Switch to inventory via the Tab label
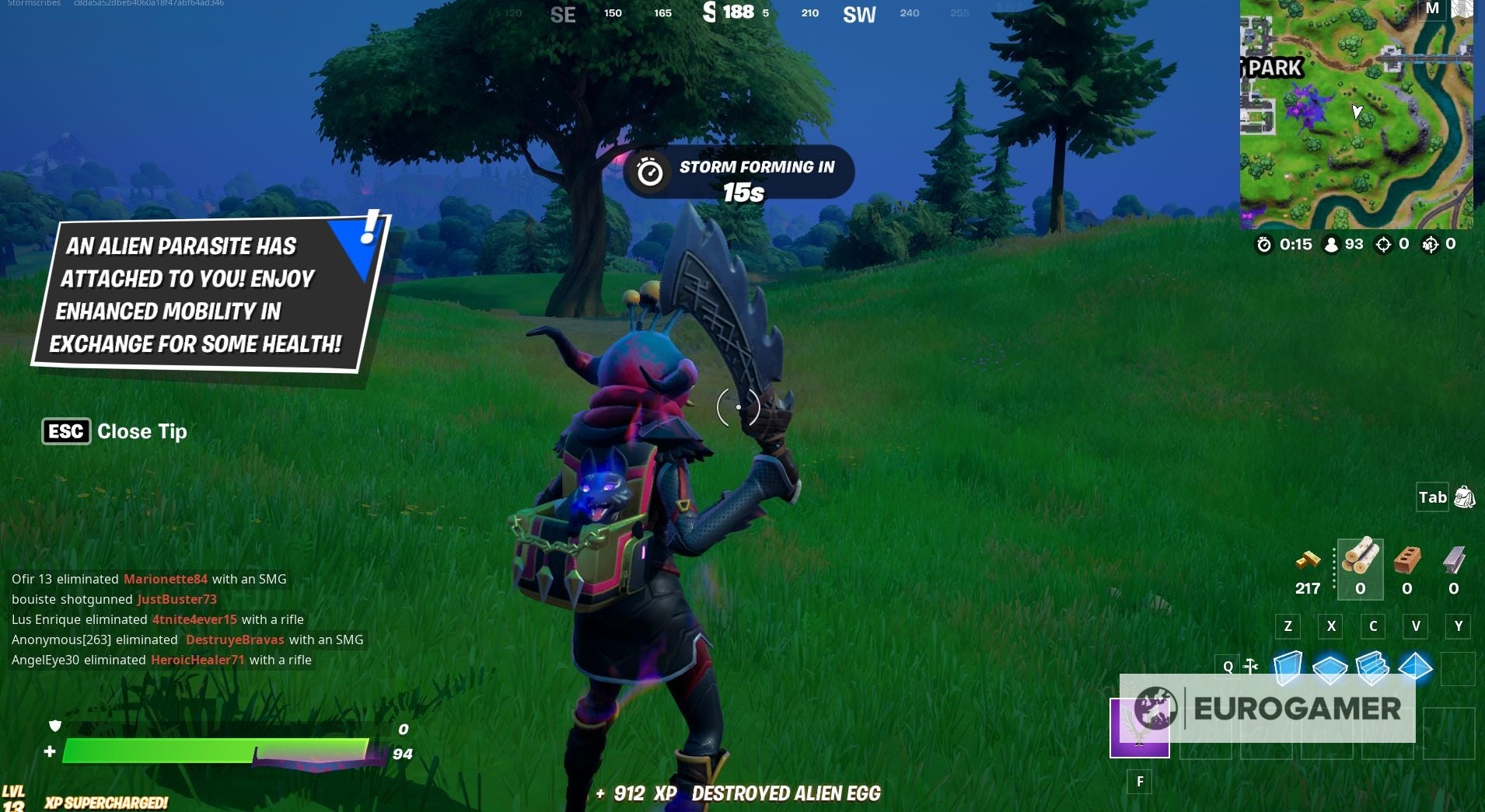 point(1433,497)
